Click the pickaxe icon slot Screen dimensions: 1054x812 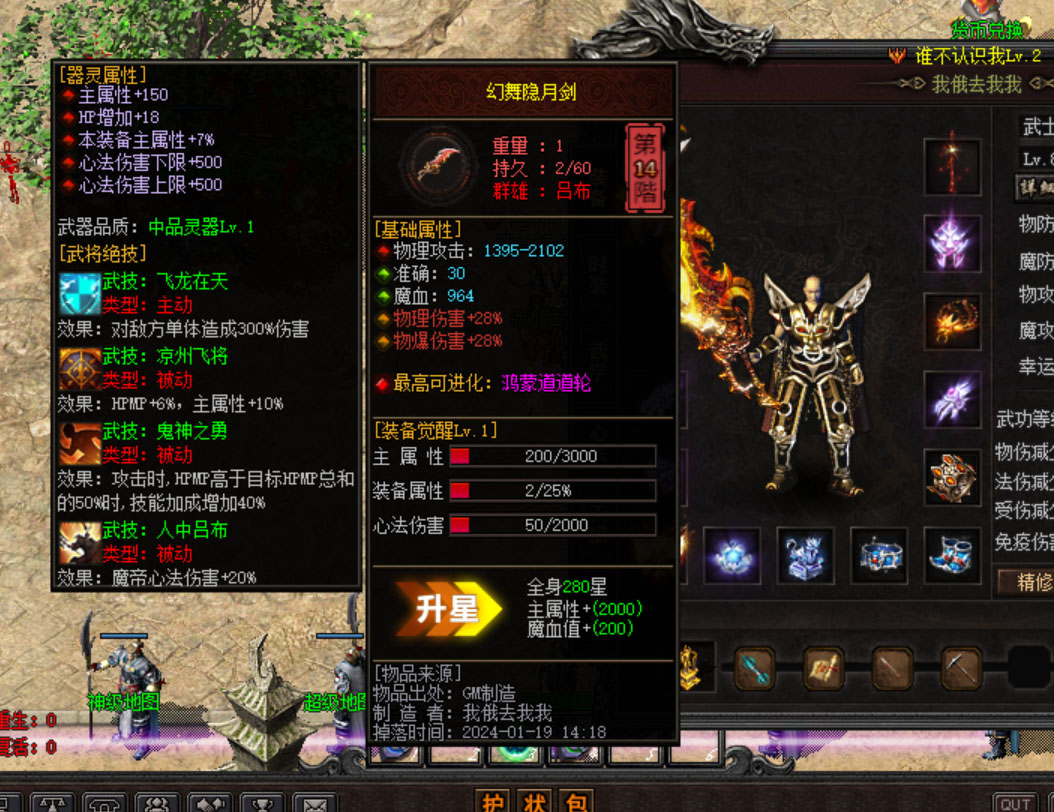[x=959, y=669]
